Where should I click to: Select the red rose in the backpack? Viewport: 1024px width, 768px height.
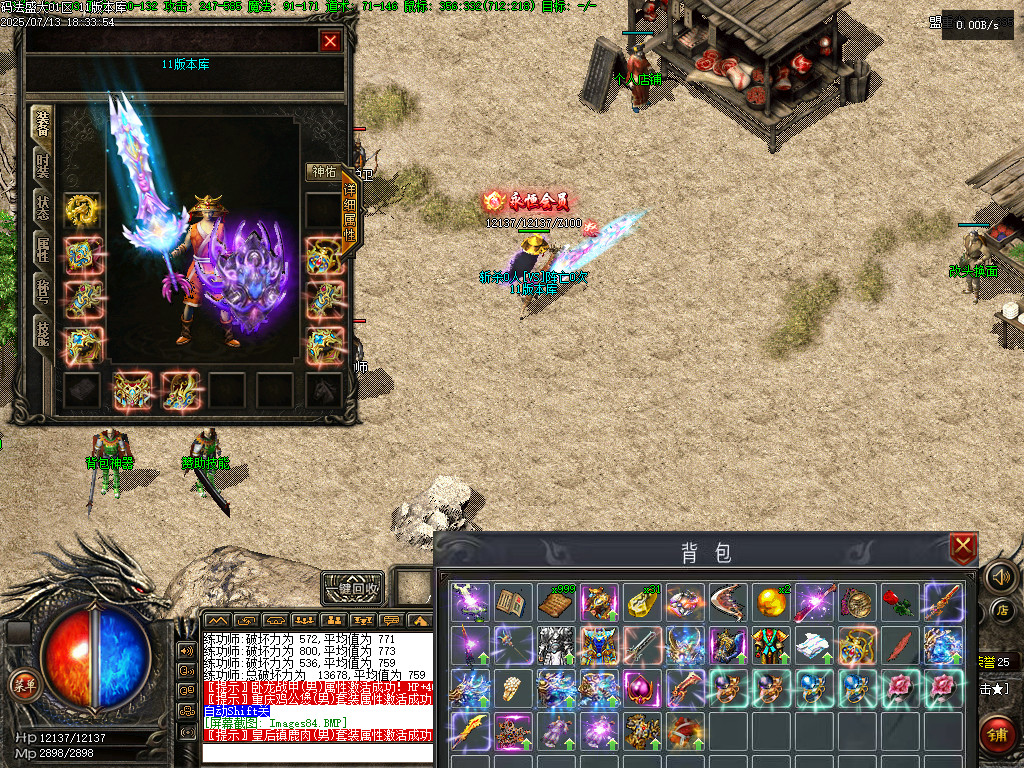tap(900, 602)
